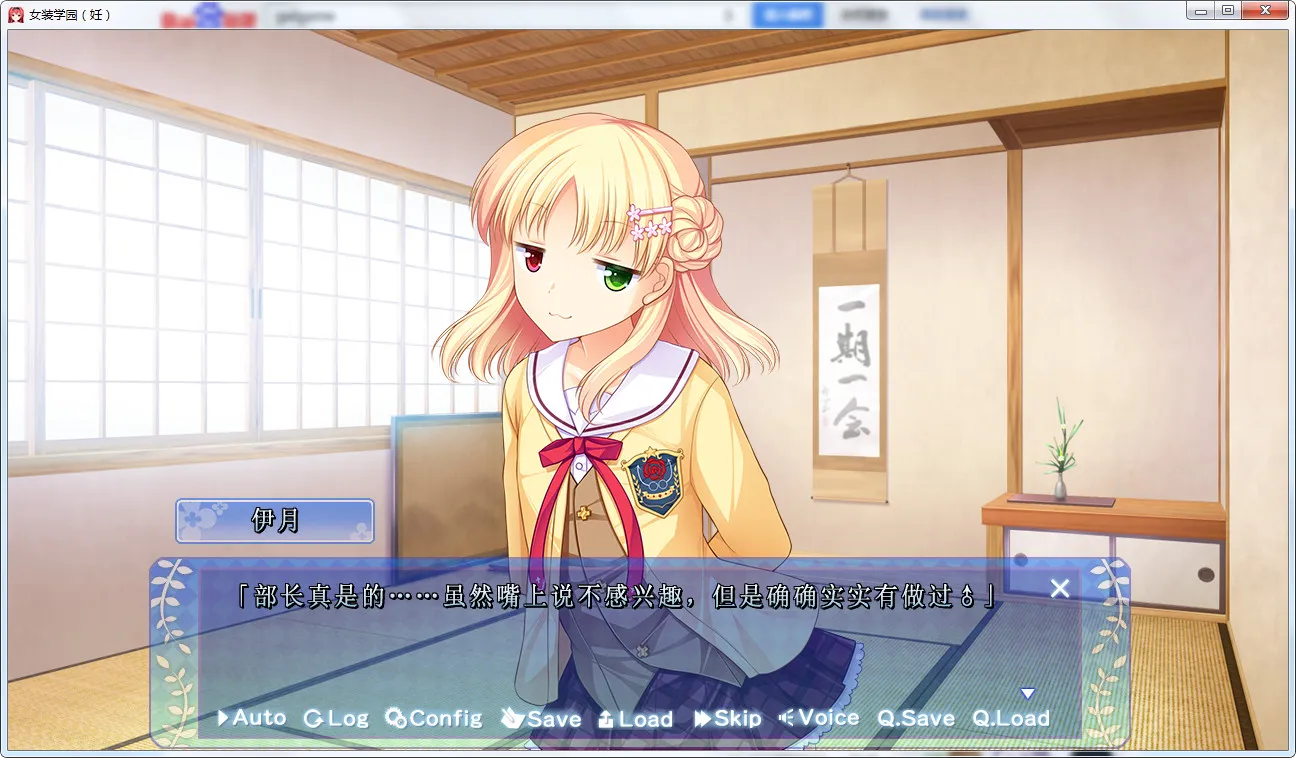This screenshot has height=758, width=1296.
Task: Open the Config settings
Action: (x=434, y=718)
